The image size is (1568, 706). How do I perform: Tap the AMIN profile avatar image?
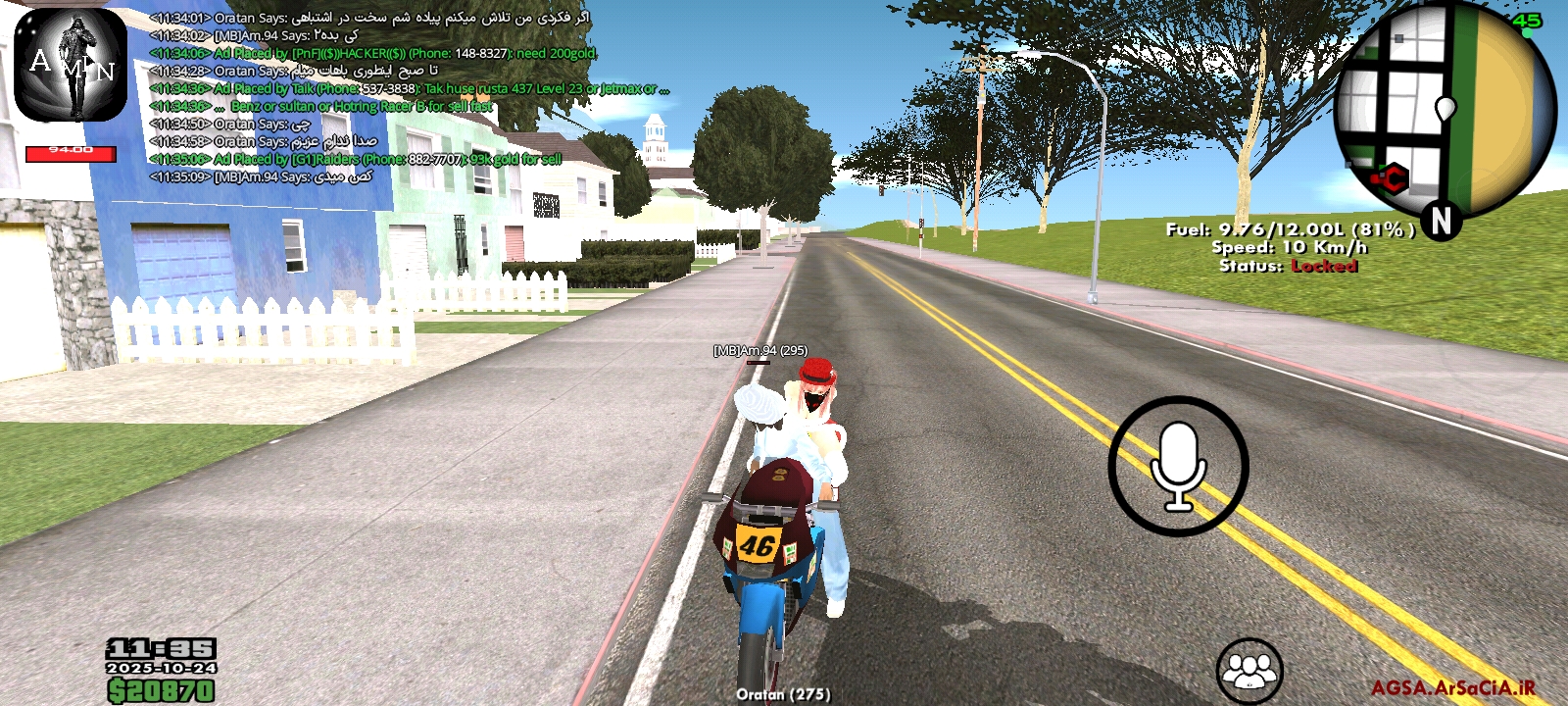pos(71,66)
